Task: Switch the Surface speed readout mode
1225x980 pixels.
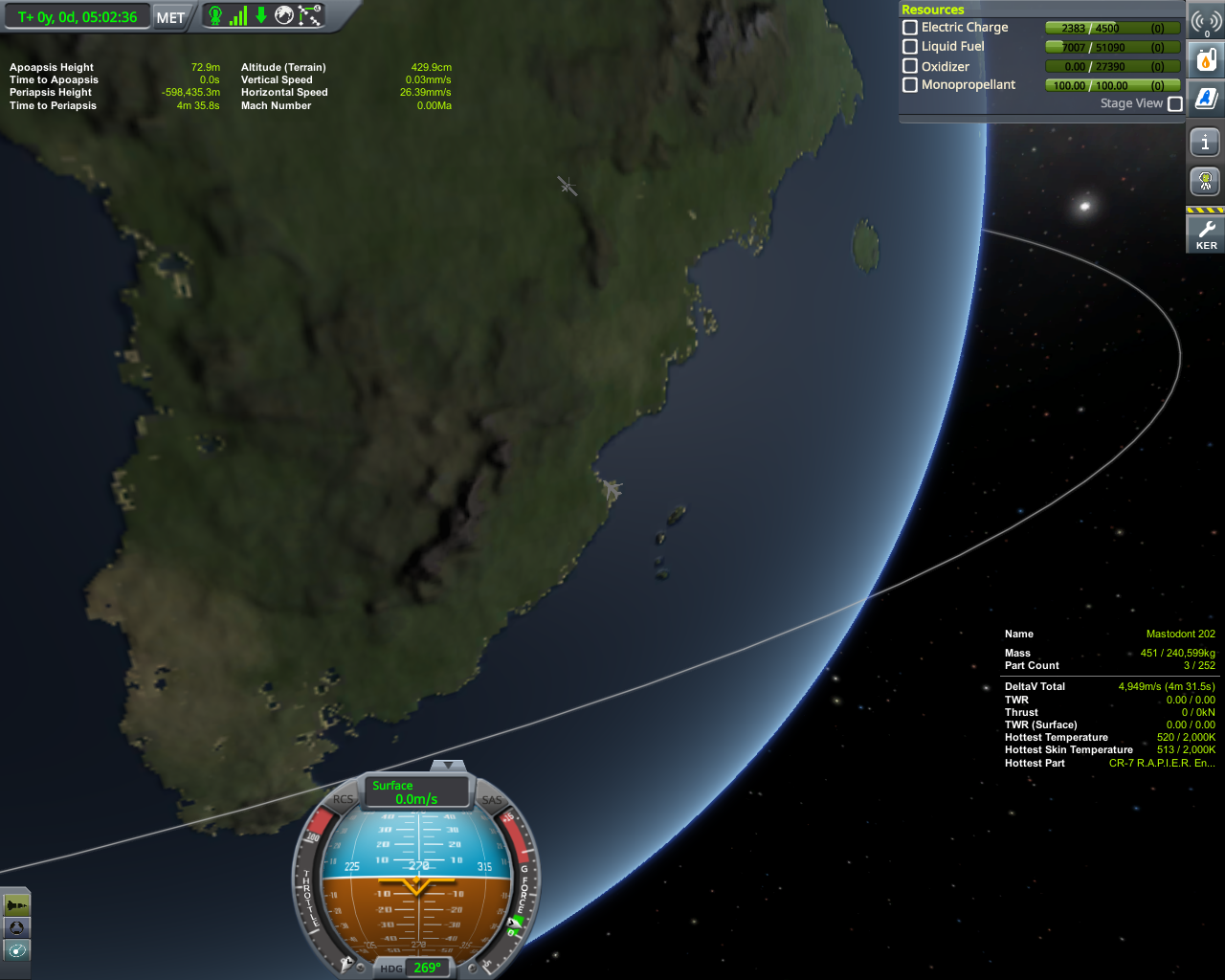Action: 416,791
